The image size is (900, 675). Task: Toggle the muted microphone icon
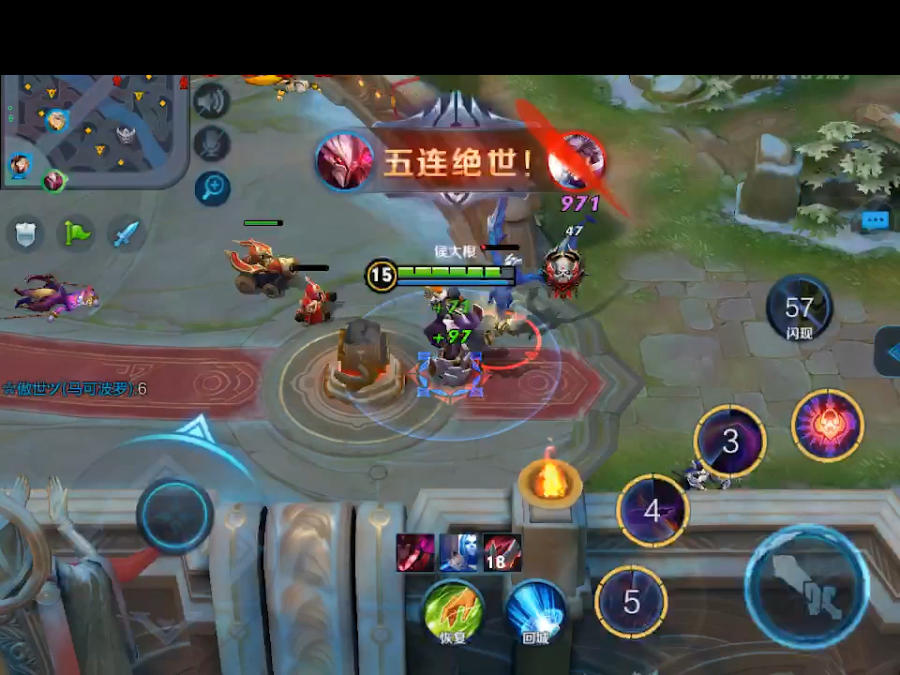coord(212,143)
